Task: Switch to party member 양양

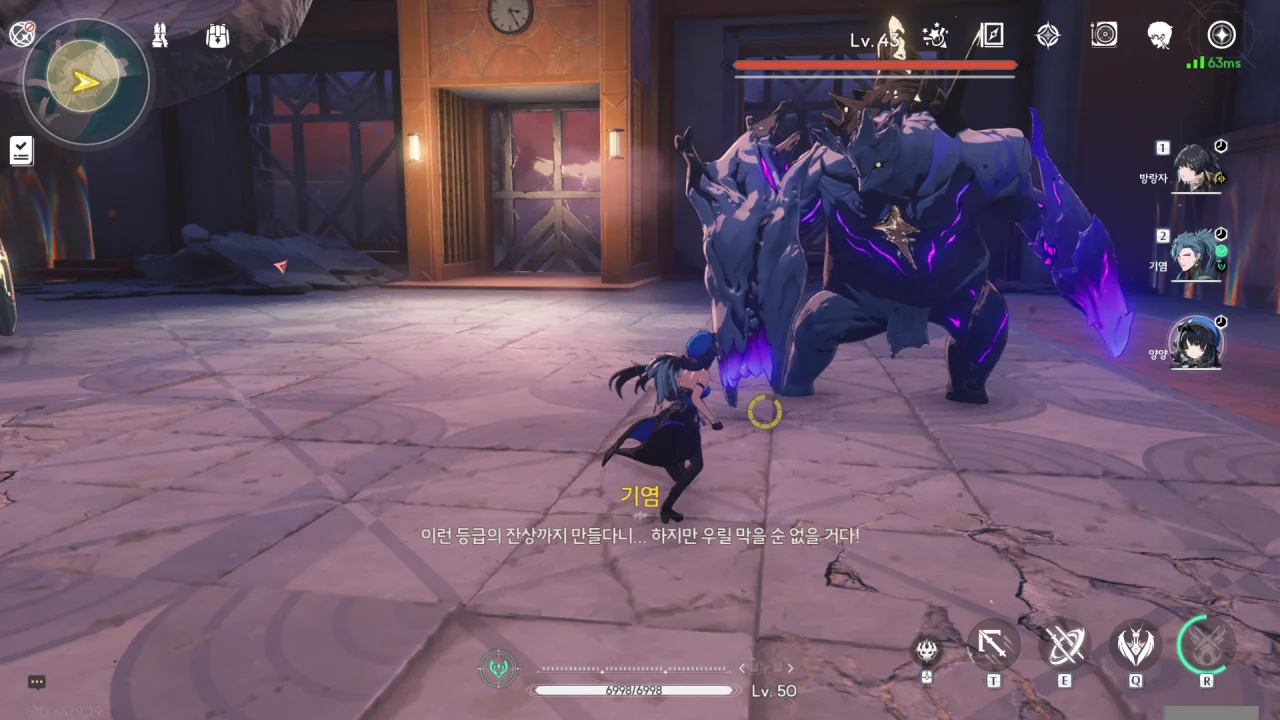Action: click(x=1196, y=343)
